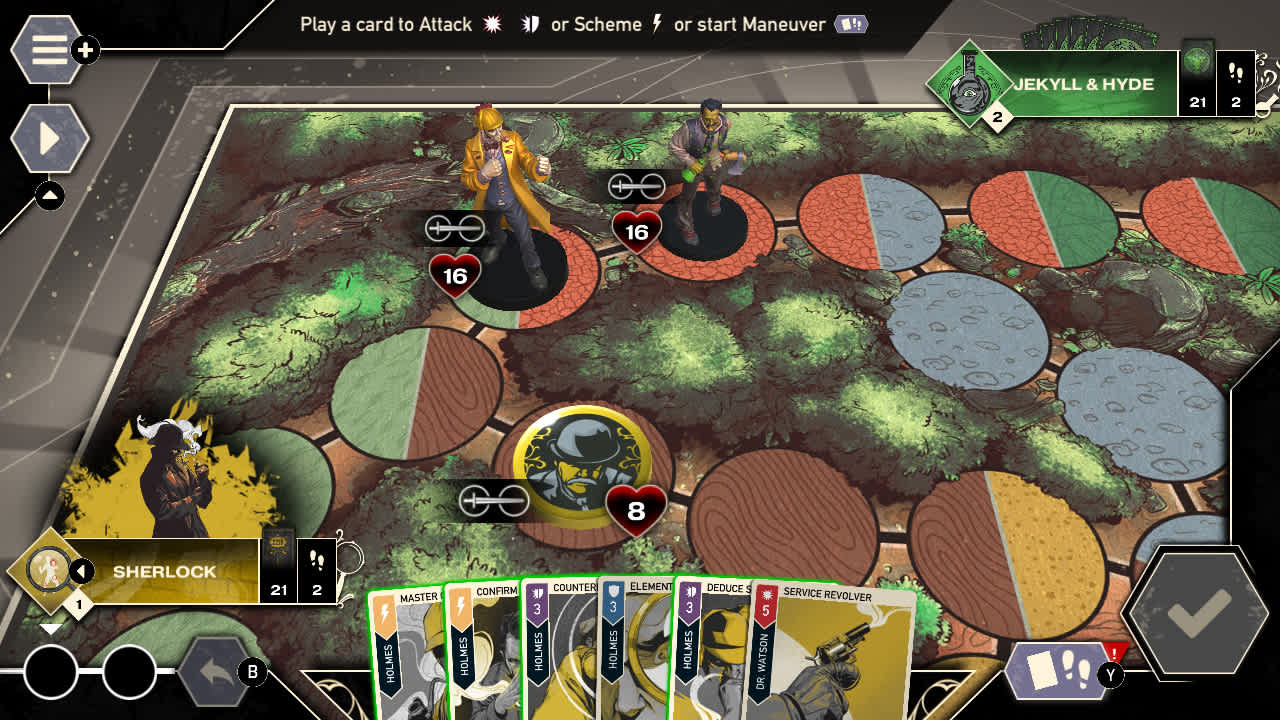Select the play turn hexagon icon
The image size is (1280, 720).
pos(48,138)
